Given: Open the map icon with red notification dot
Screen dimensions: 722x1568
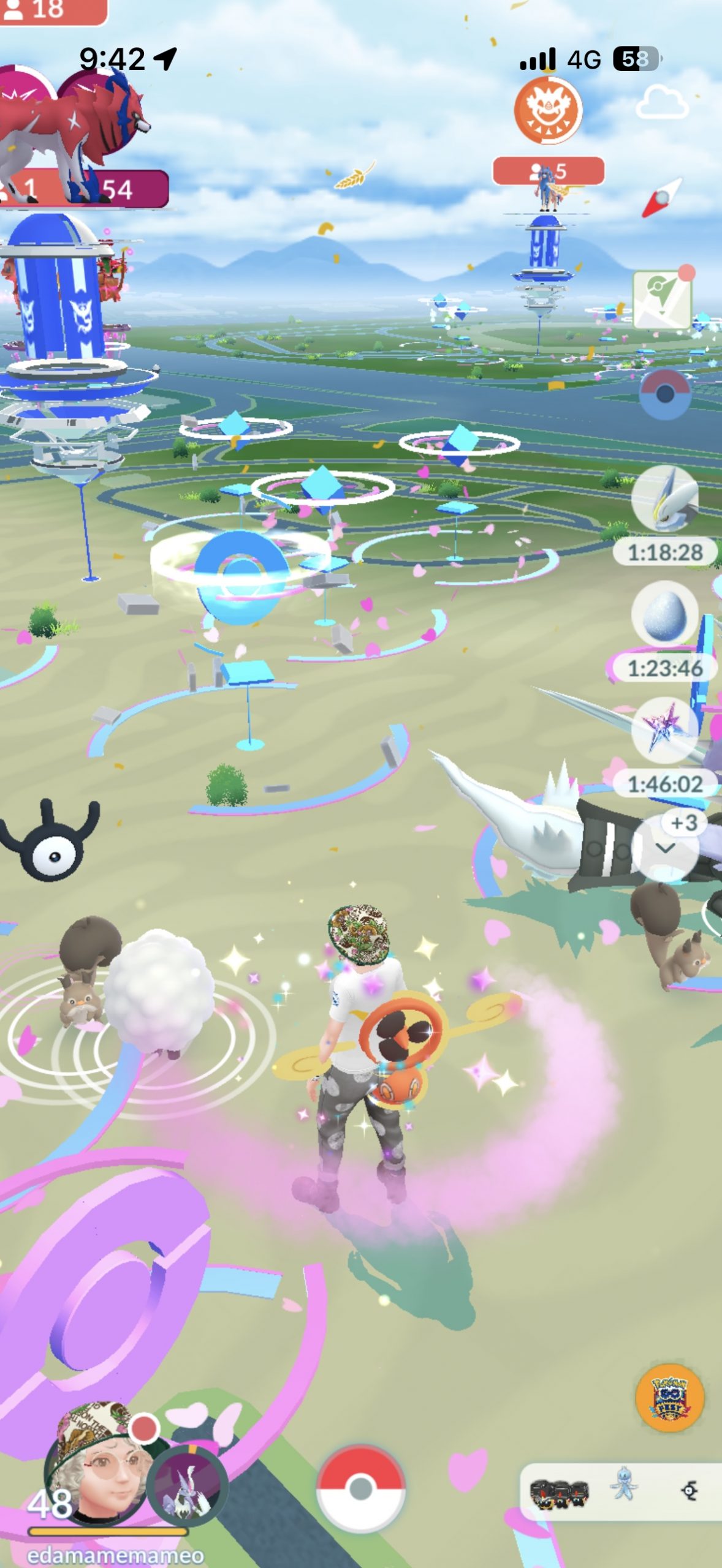Looking at the screenshot, I should [663, 300].
